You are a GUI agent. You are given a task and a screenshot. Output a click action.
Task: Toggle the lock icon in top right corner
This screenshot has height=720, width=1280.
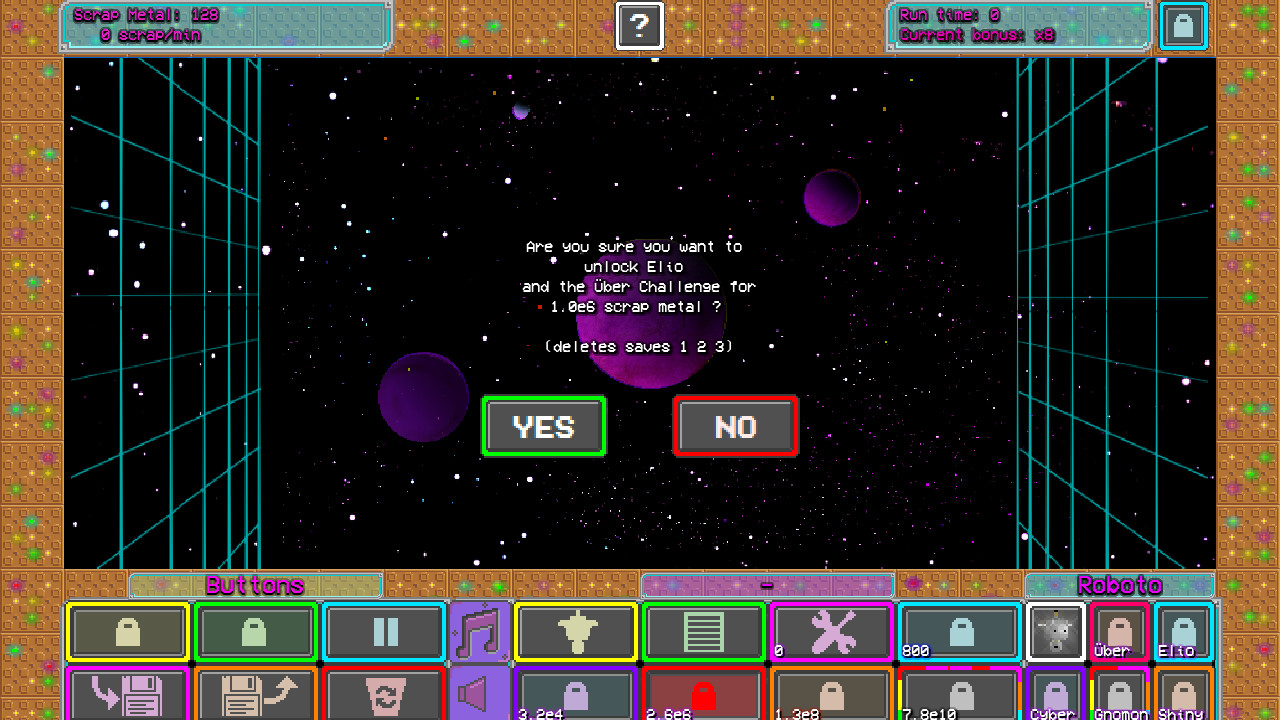click(1183, 26)
